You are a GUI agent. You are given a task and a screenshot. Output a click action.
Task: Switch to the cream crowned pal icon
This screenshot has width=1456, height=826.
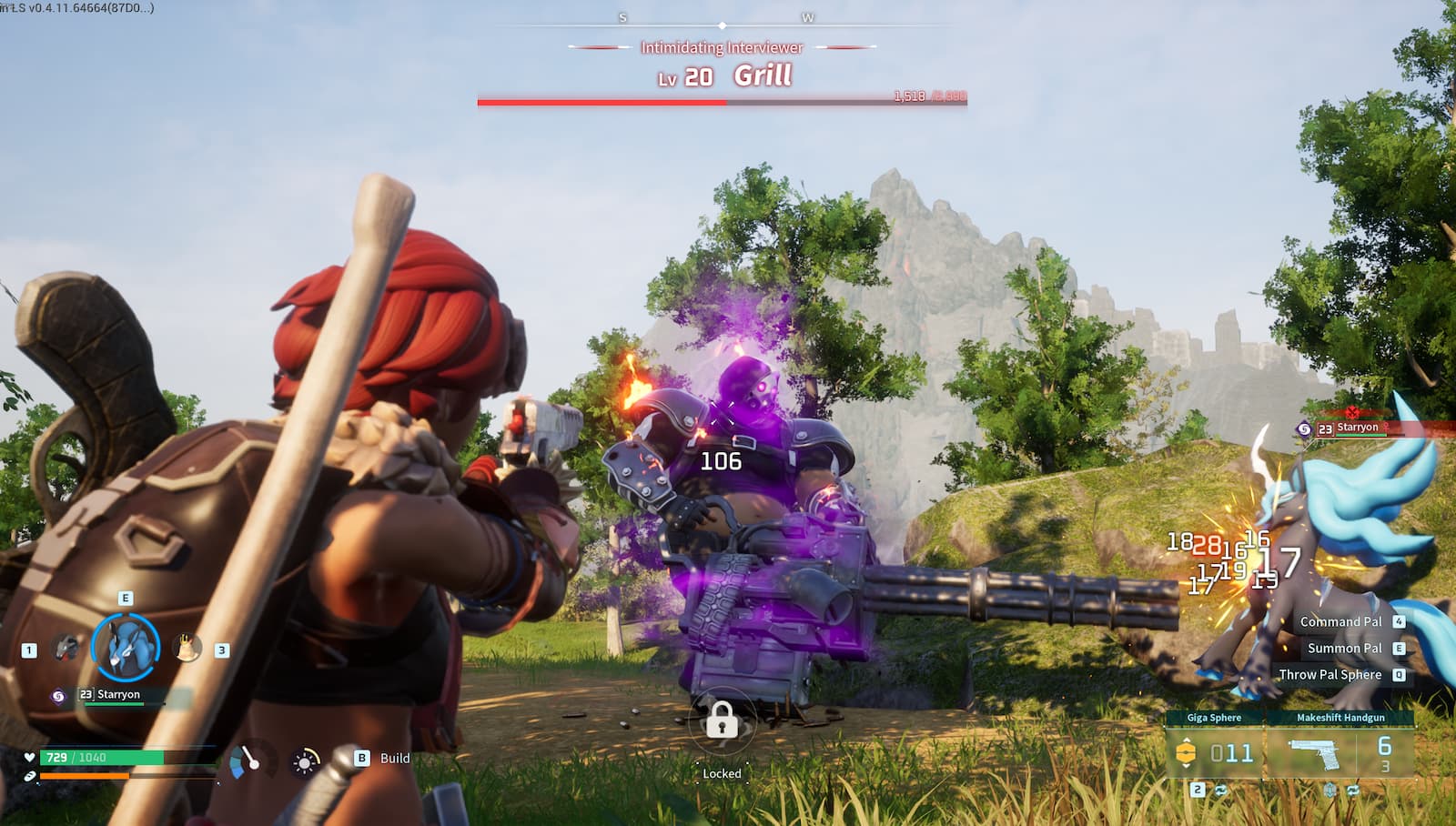pyautogui.click(x=187, y=648)
